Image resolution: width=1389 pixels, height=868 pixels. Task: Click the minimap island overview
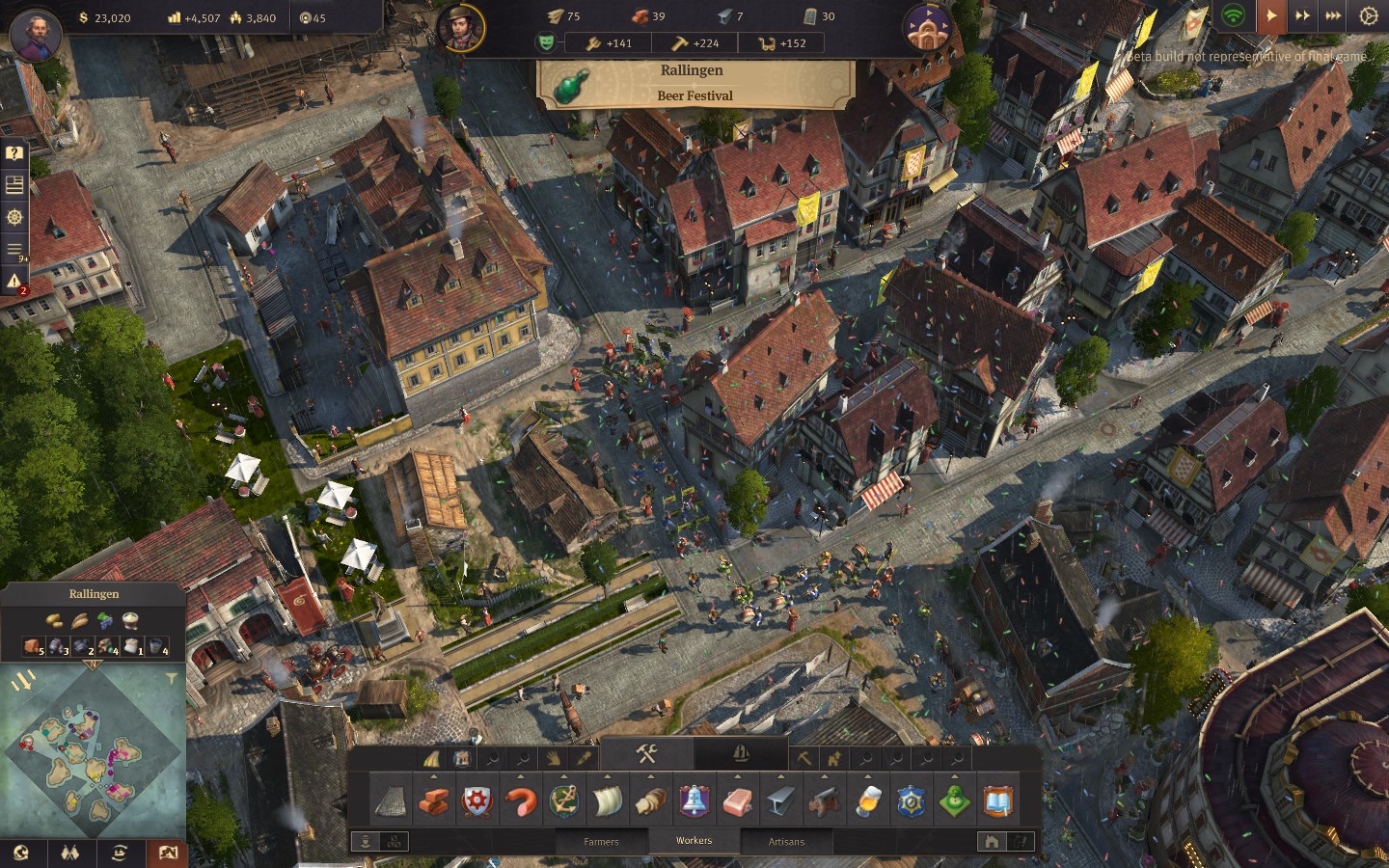[93, 752]
